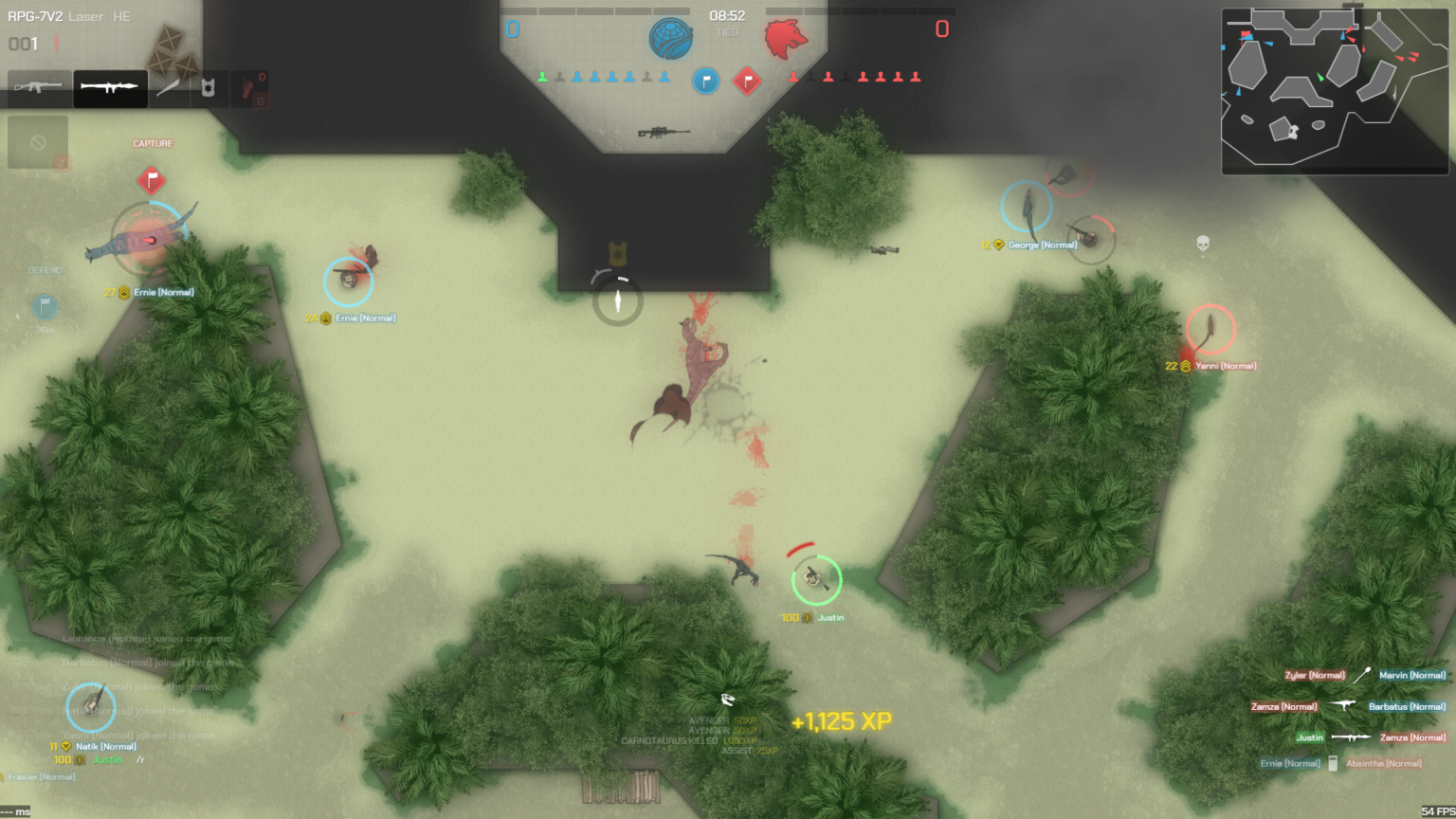The image size is (1456, 819).
Task: Click the +1,125 XP reward notification
Action: [838, 721]
